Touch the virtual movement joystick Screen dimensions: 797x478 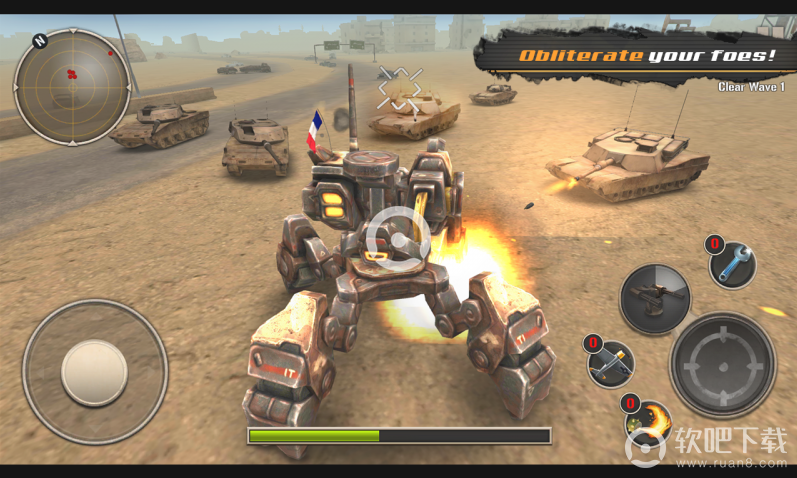[94, 372]
